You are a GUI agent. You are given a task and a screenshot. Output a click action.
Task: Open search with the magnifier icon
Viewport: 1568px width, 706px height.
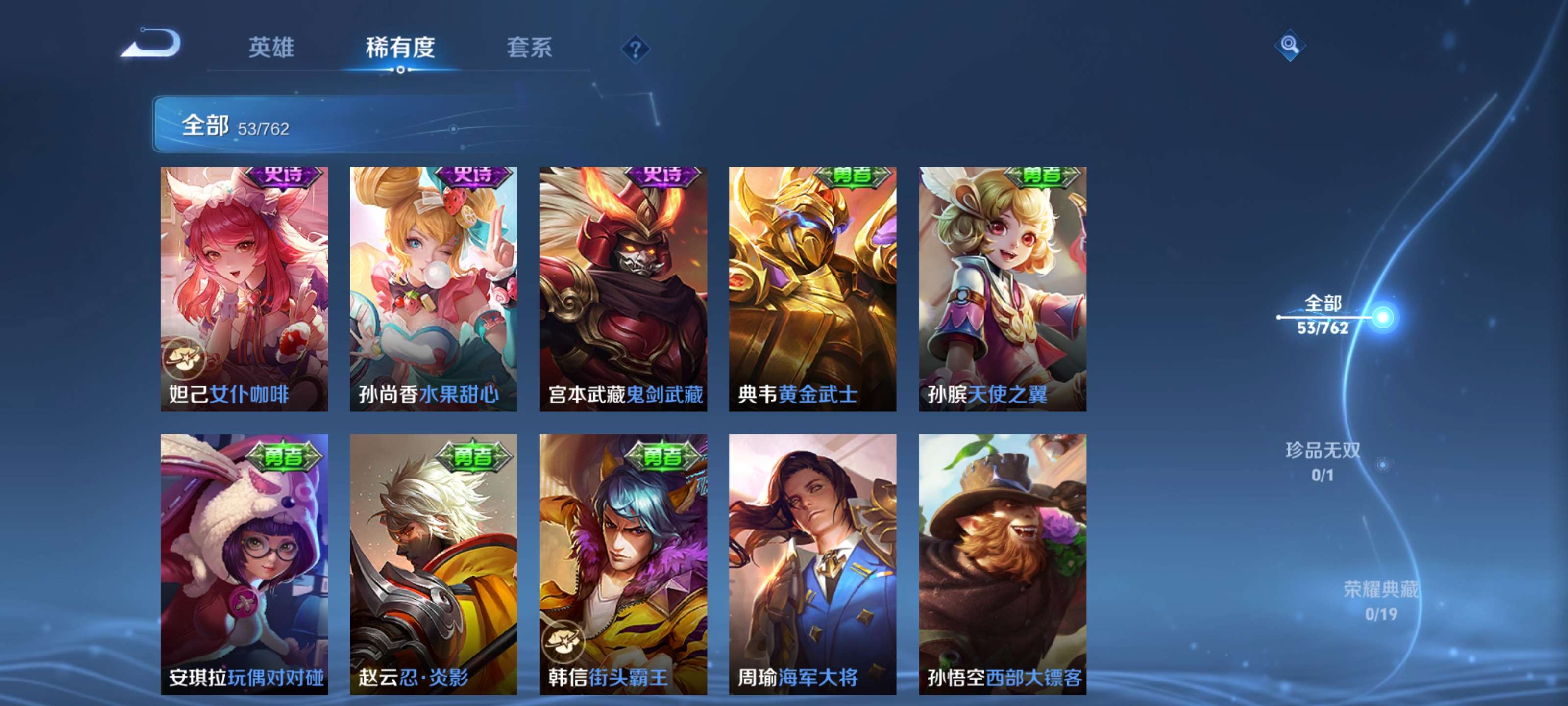pos(1290,46)
